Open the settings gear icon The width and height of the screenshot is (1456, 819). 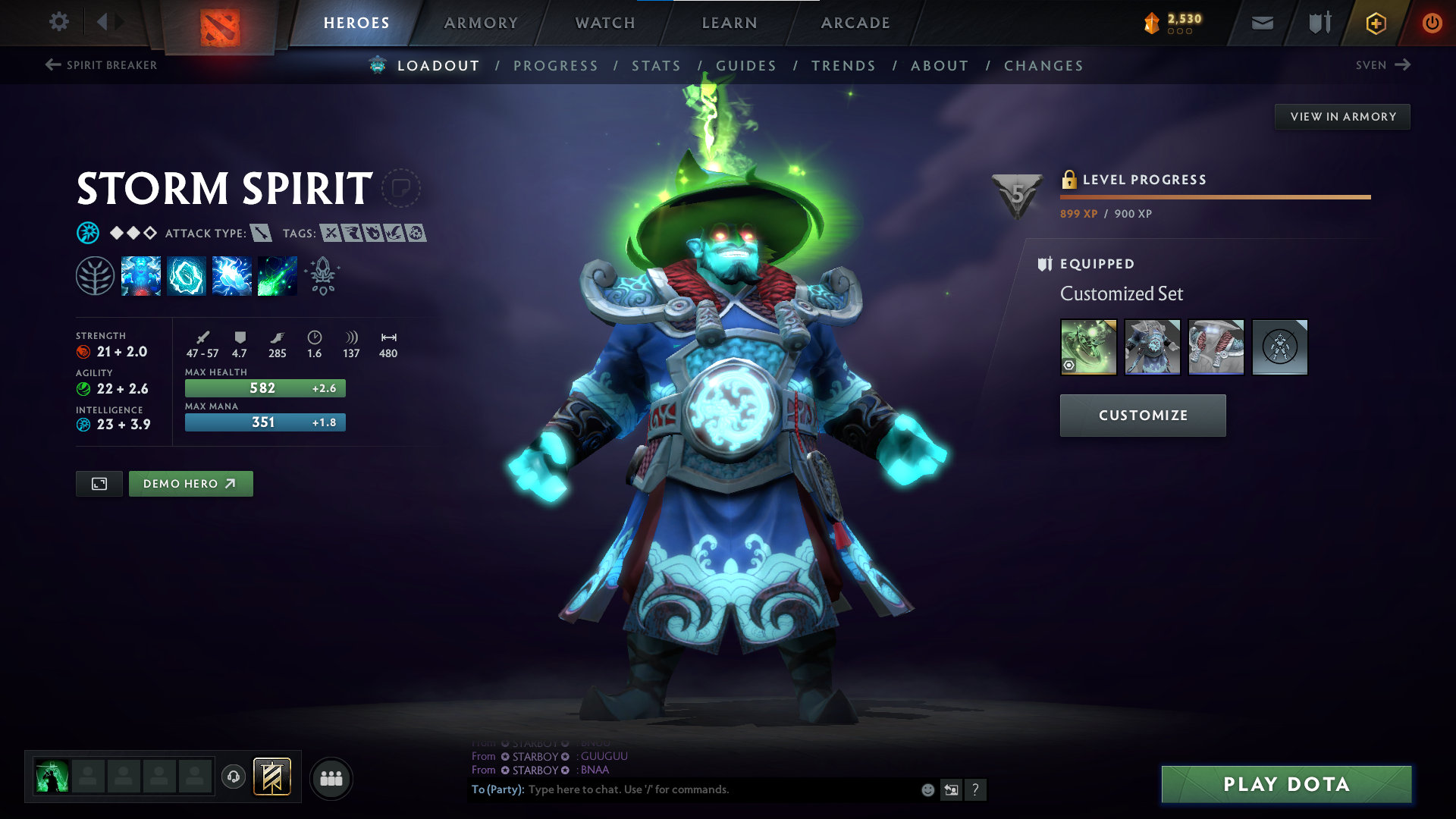point(58,22)
